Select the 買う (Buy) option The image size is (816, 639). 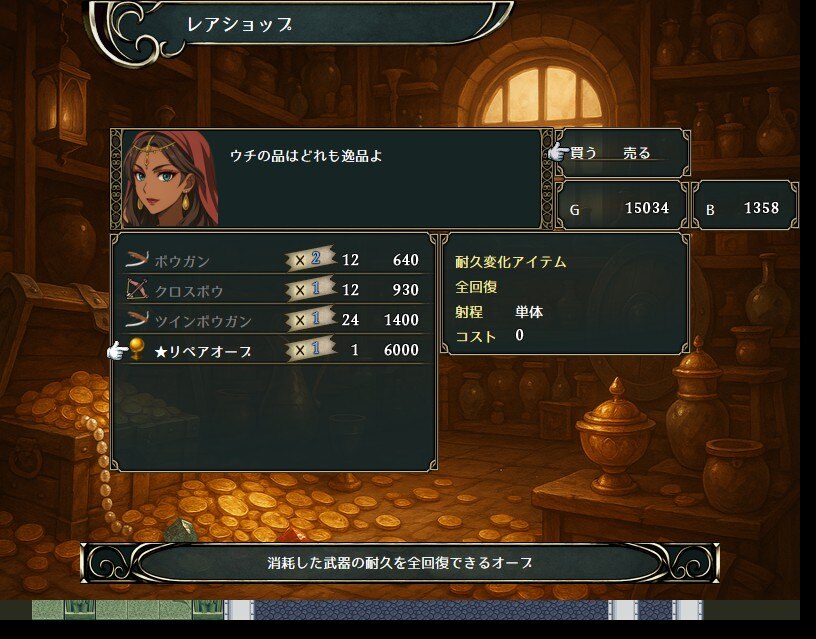[584, 153]
